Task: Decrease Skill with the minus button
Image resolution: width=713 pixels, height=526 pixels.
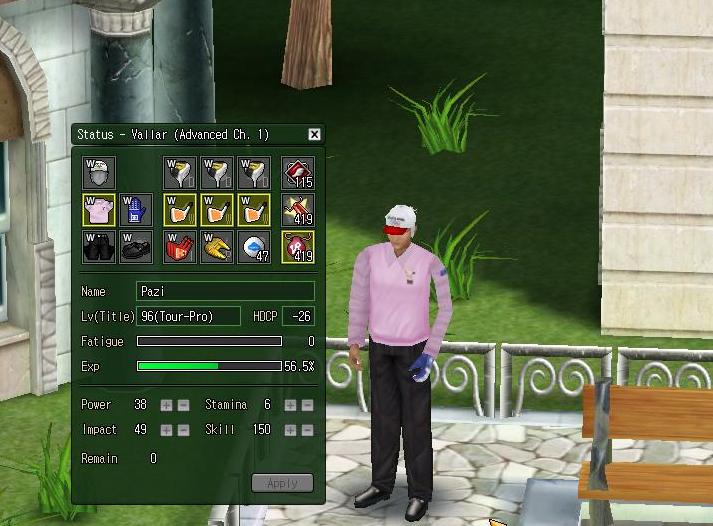Action: [306, 430]
